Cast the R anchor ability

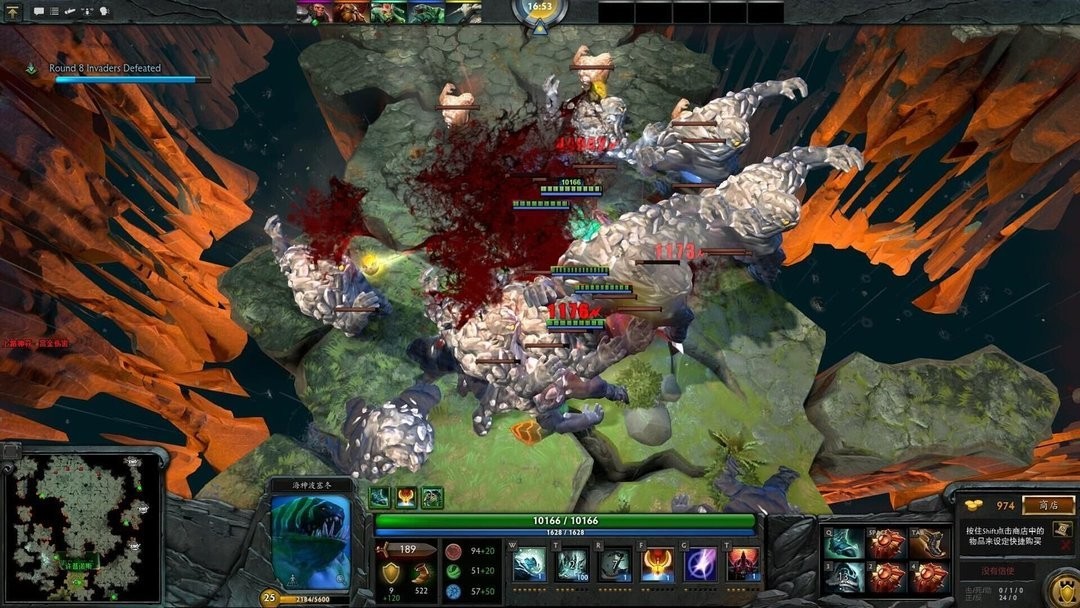click(614, 565)
